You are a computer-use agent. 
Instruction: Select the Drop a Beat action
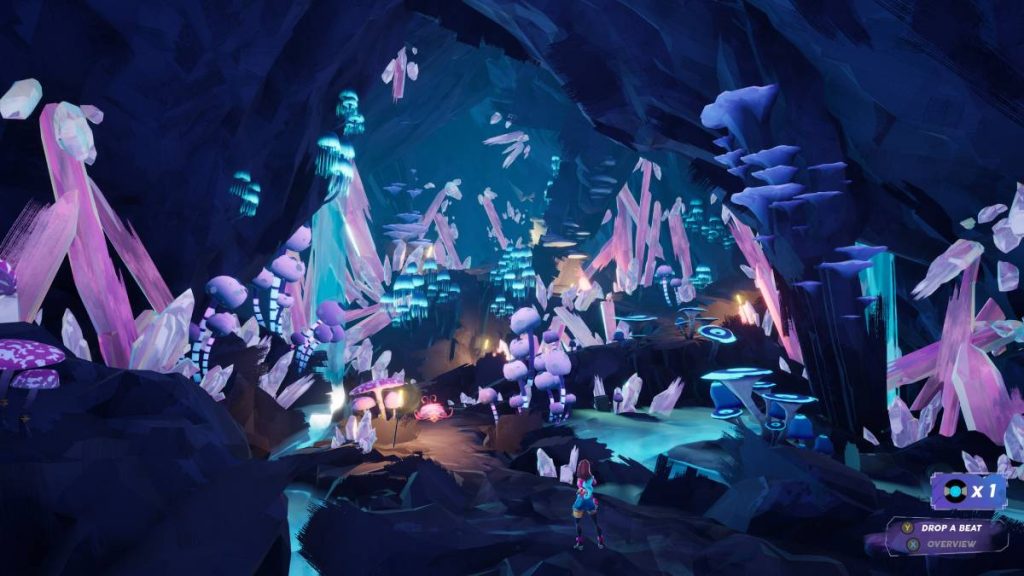pyautogui.click(x=950, y=527)
